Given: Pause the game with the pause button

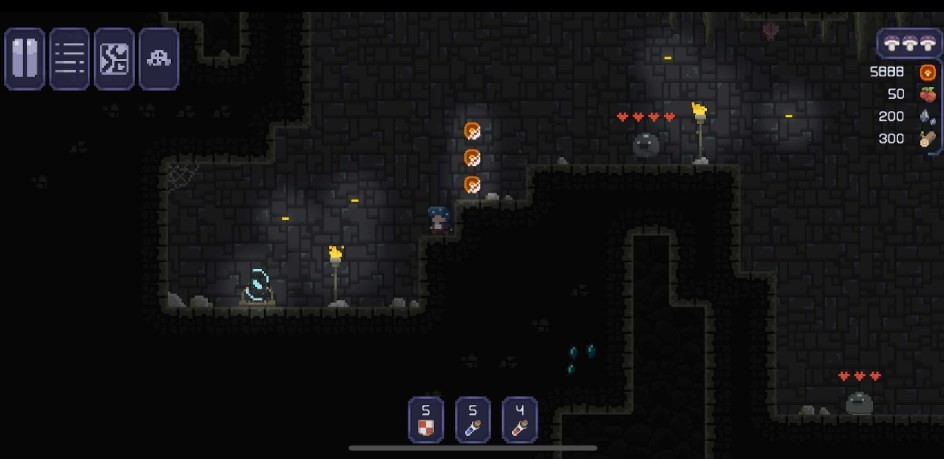Looking at the screenshot, I should pos(25,59).
